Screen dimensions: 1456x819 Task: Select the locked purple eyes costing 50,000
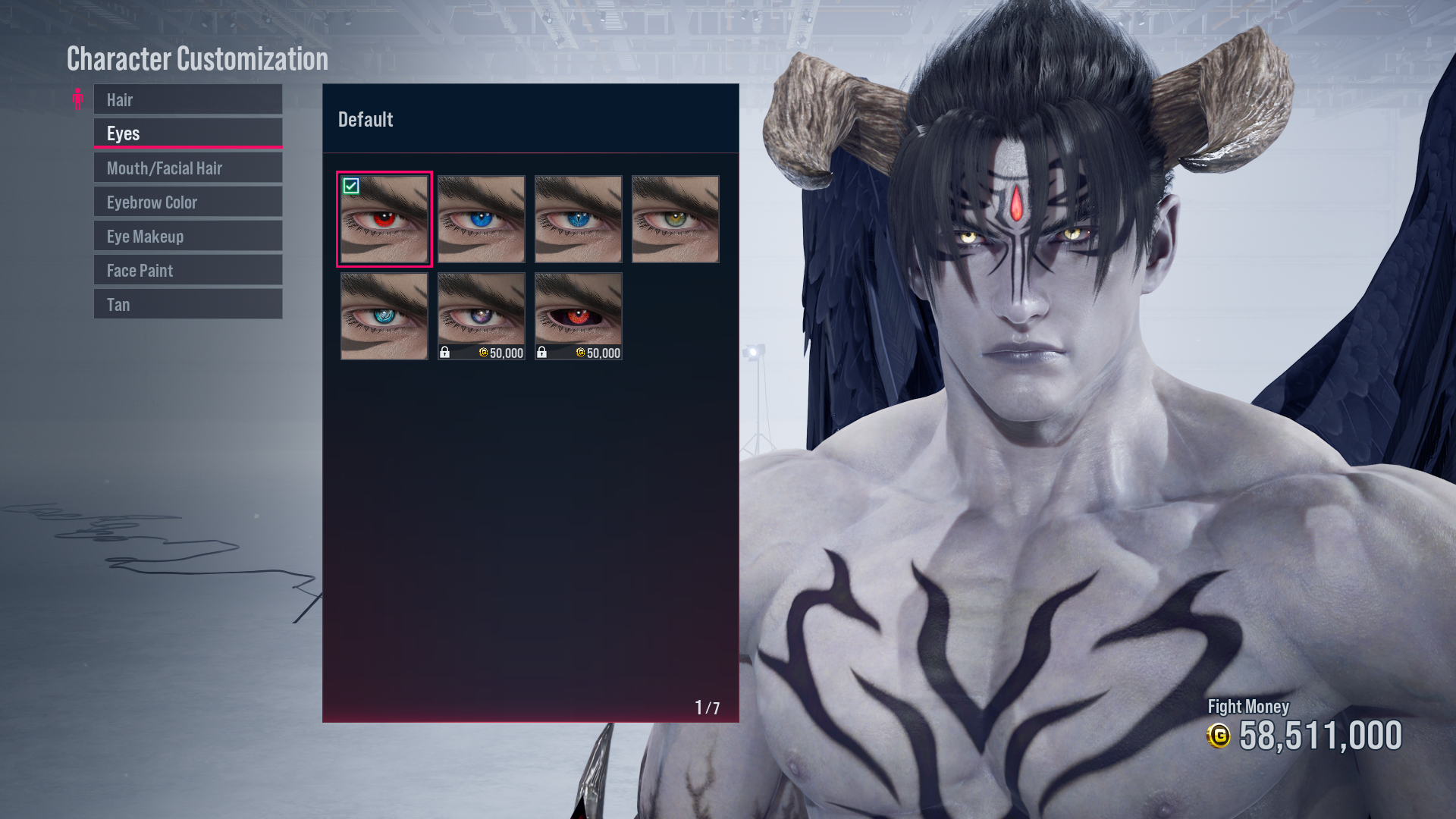point(481,311)
